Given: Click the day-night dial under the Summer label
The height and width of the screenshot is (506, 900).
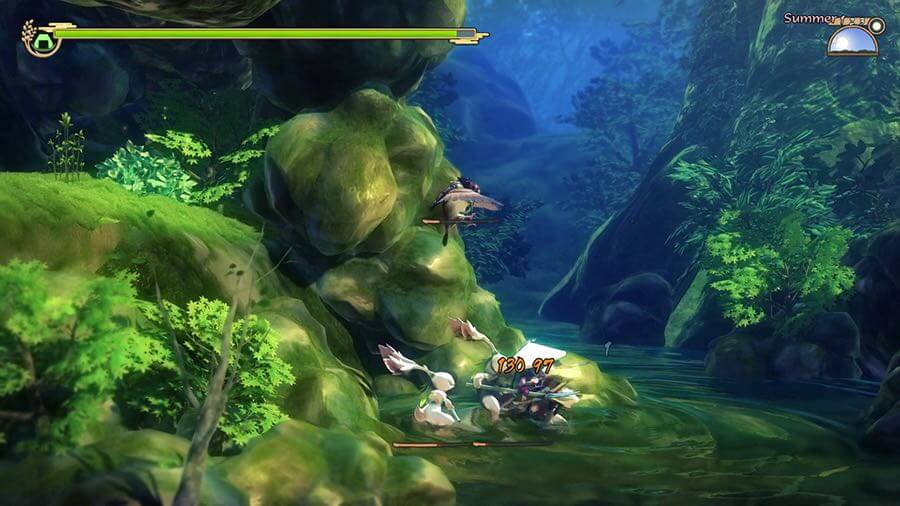Looking at the screenshot, I should tap(852, 42).
